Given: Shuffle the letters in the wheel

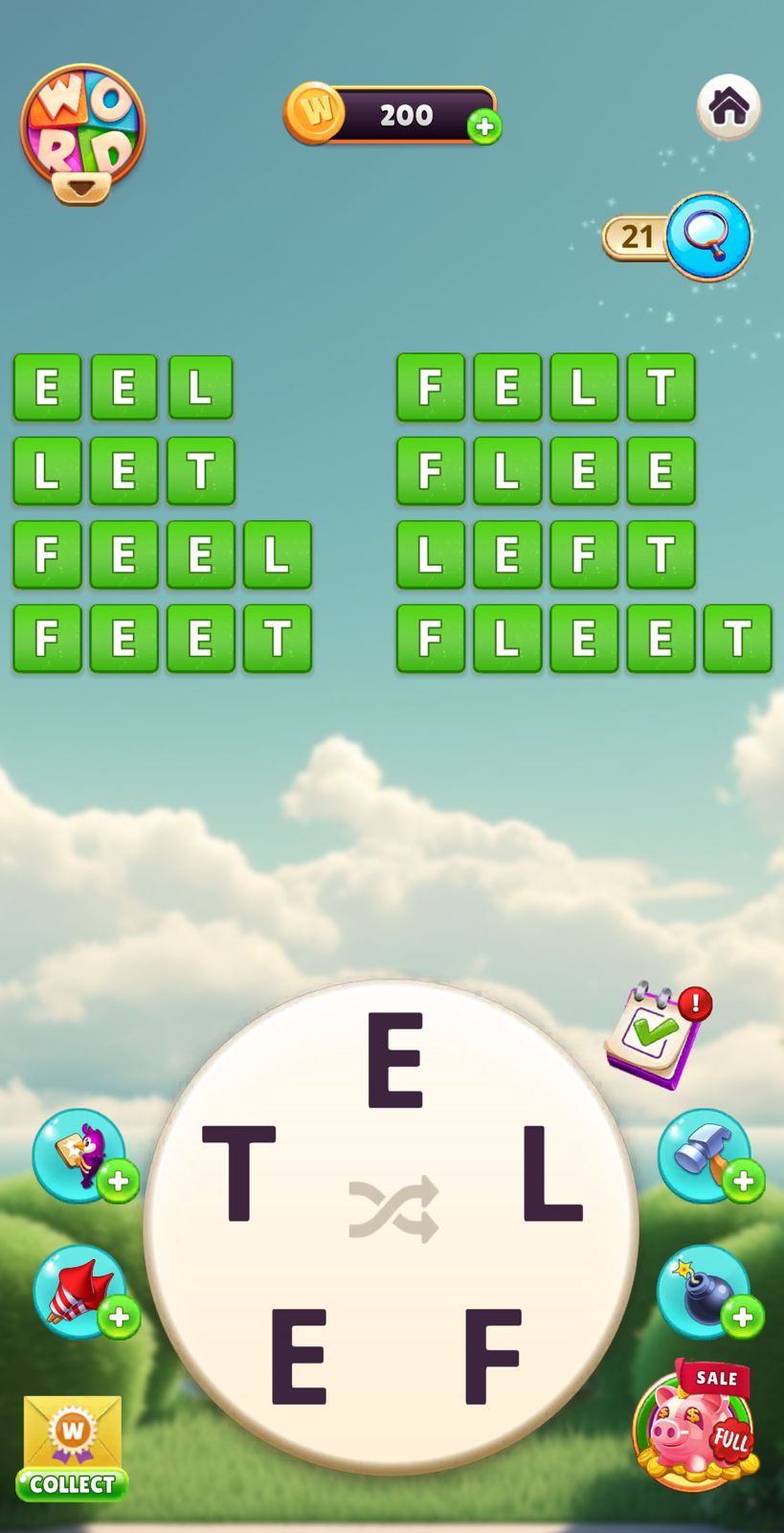Looking at the screenshot, I should pos(393,1207).
